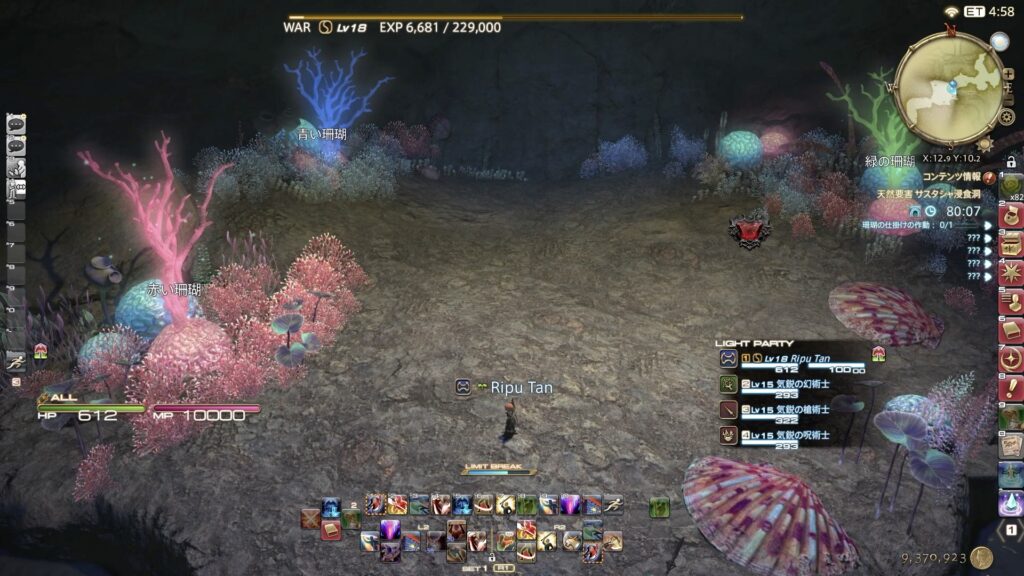1024x576 pixels.
Task: Open minimap settings via the gear icon
Action: (x=1007, y=117)
